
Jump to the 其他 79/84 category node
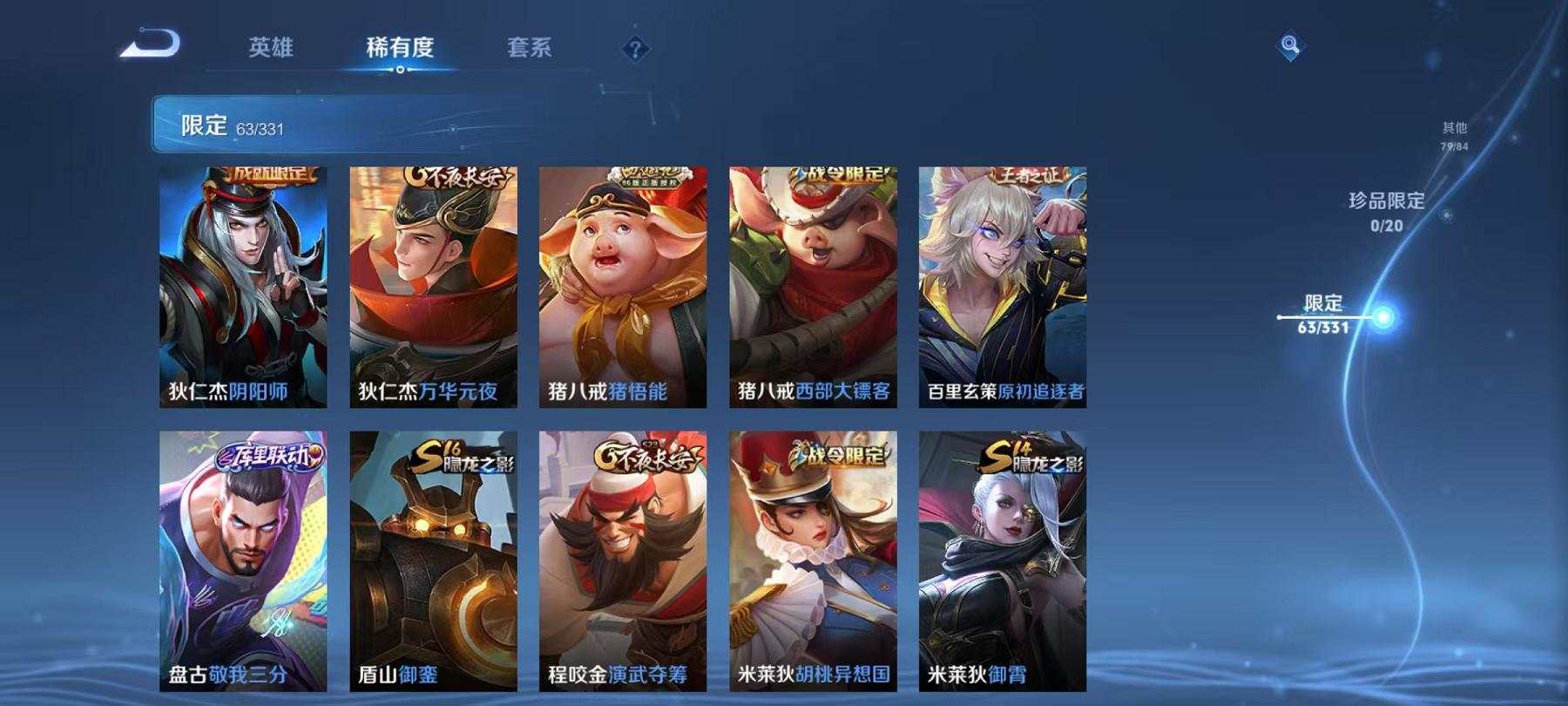1452,133
